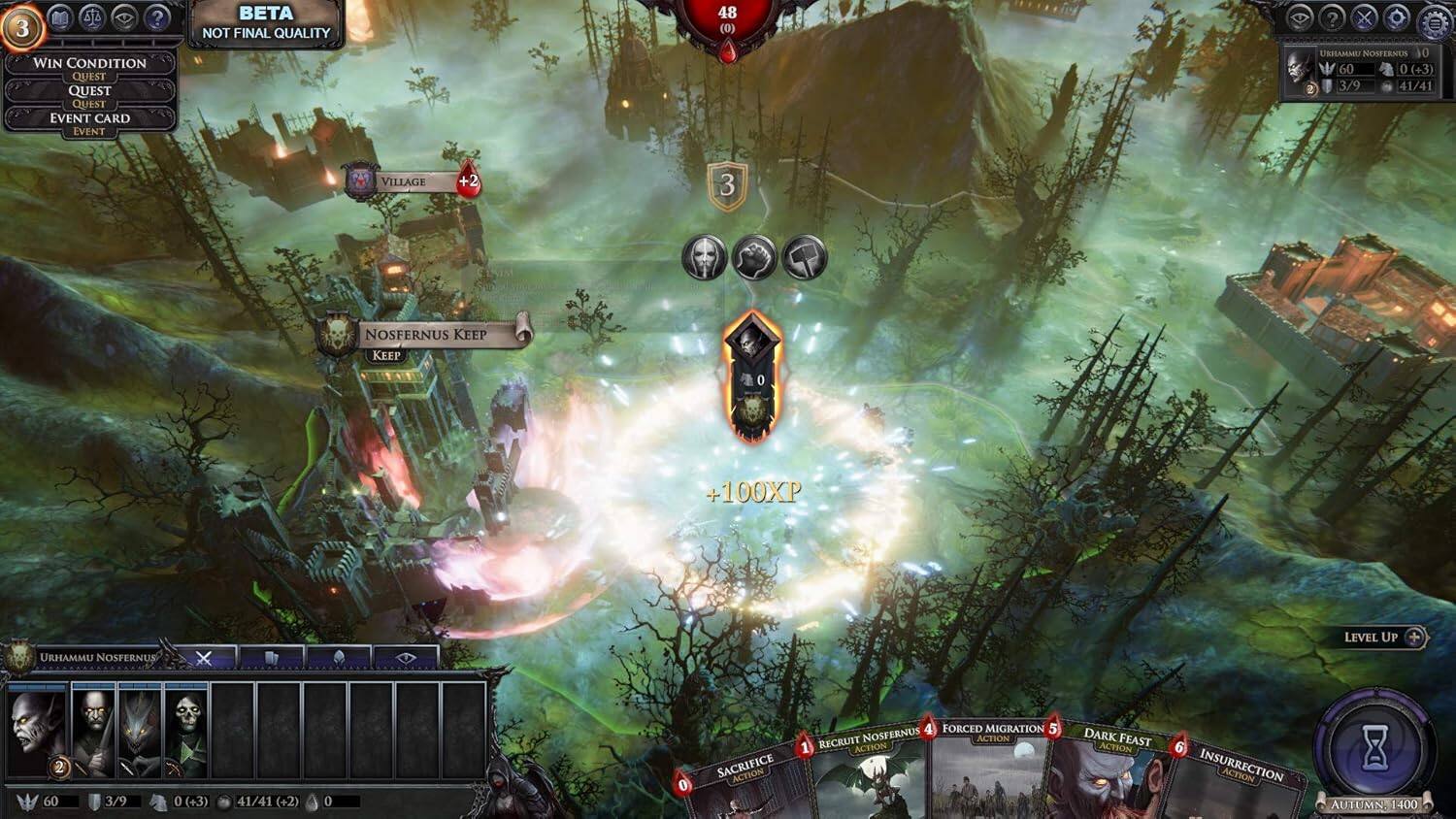1456x819 pixels.
Task: Open the lore book icon top-left
Action: pyautogui.click(x=60, y=17)
